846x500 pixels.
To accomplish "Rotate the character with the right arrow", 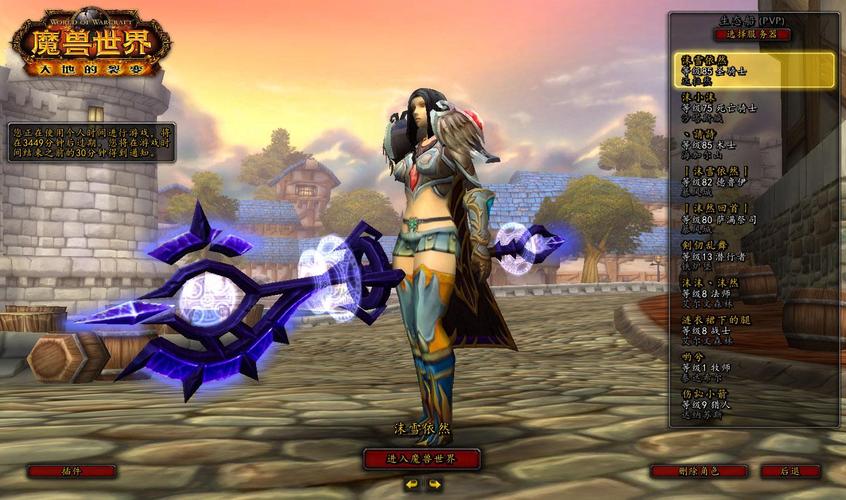I will (434, 484).
